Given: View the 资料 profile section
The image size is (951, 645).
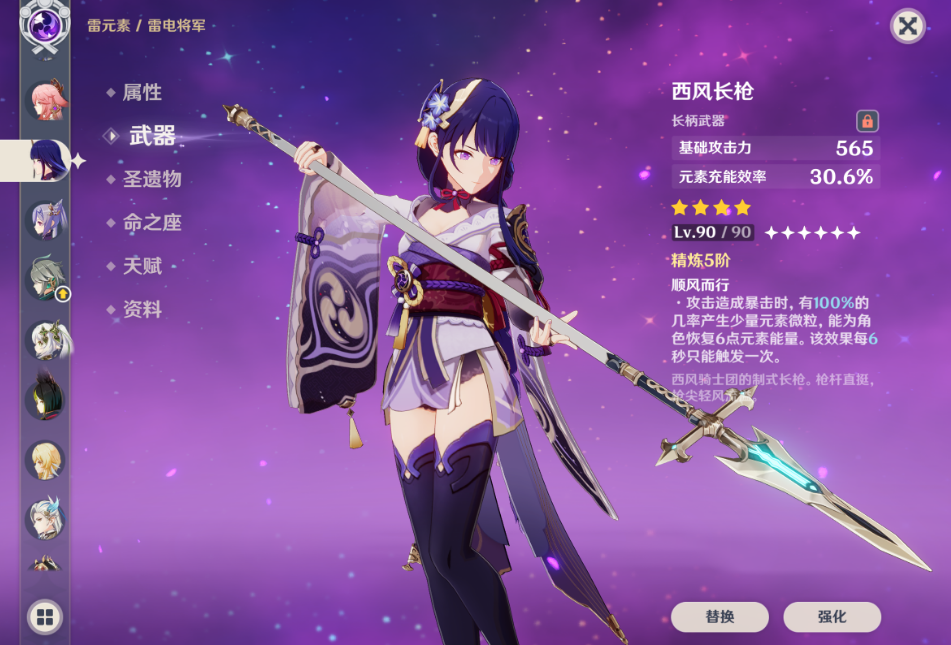Looking at the screenshot, I should click(141, 310).
